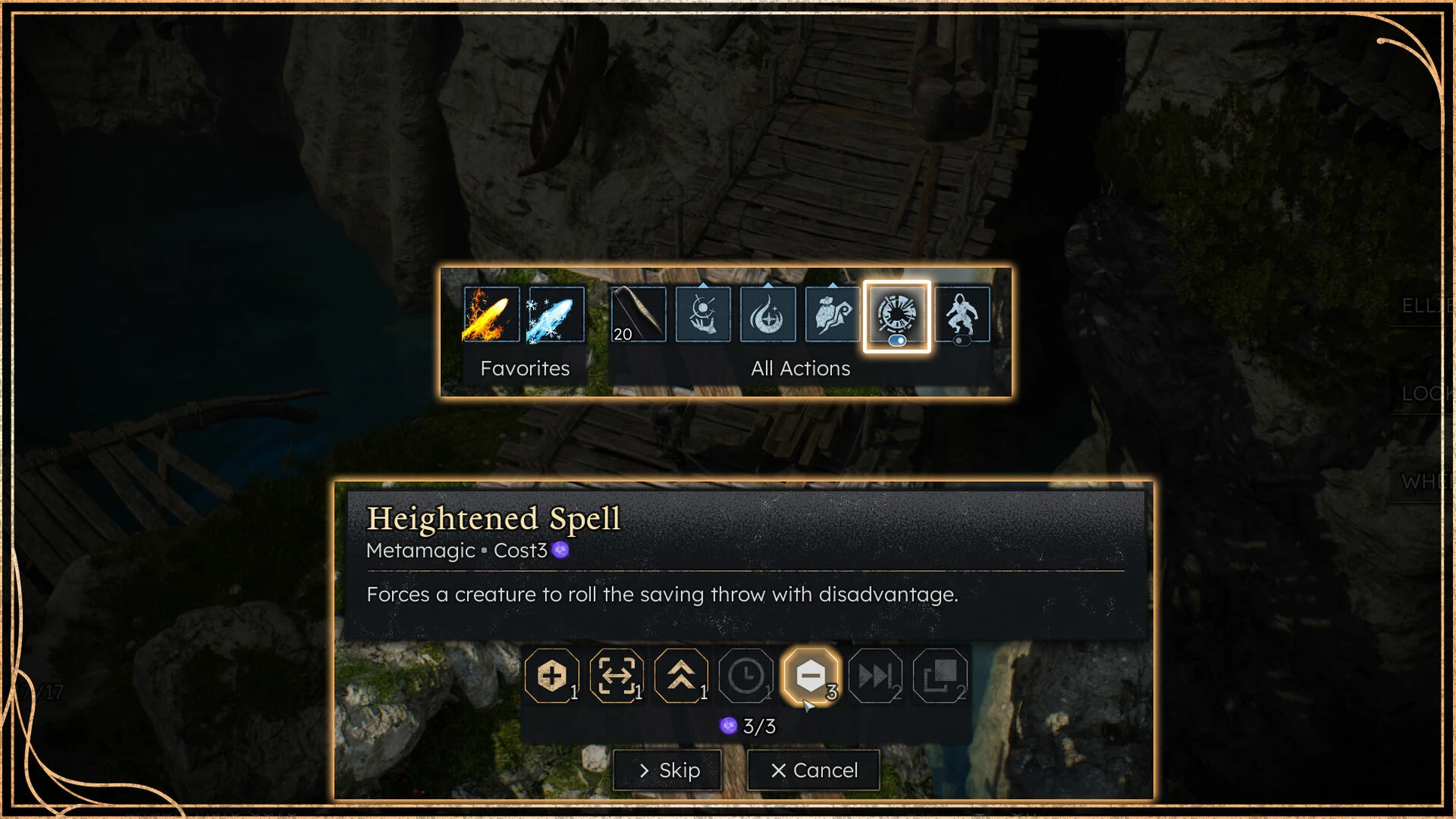Image resolution: width=1456 pixels, height=819 pixels.
Task: Pick the horizontal-arrows bracket metamagic
Action: (x=616, y=676)
